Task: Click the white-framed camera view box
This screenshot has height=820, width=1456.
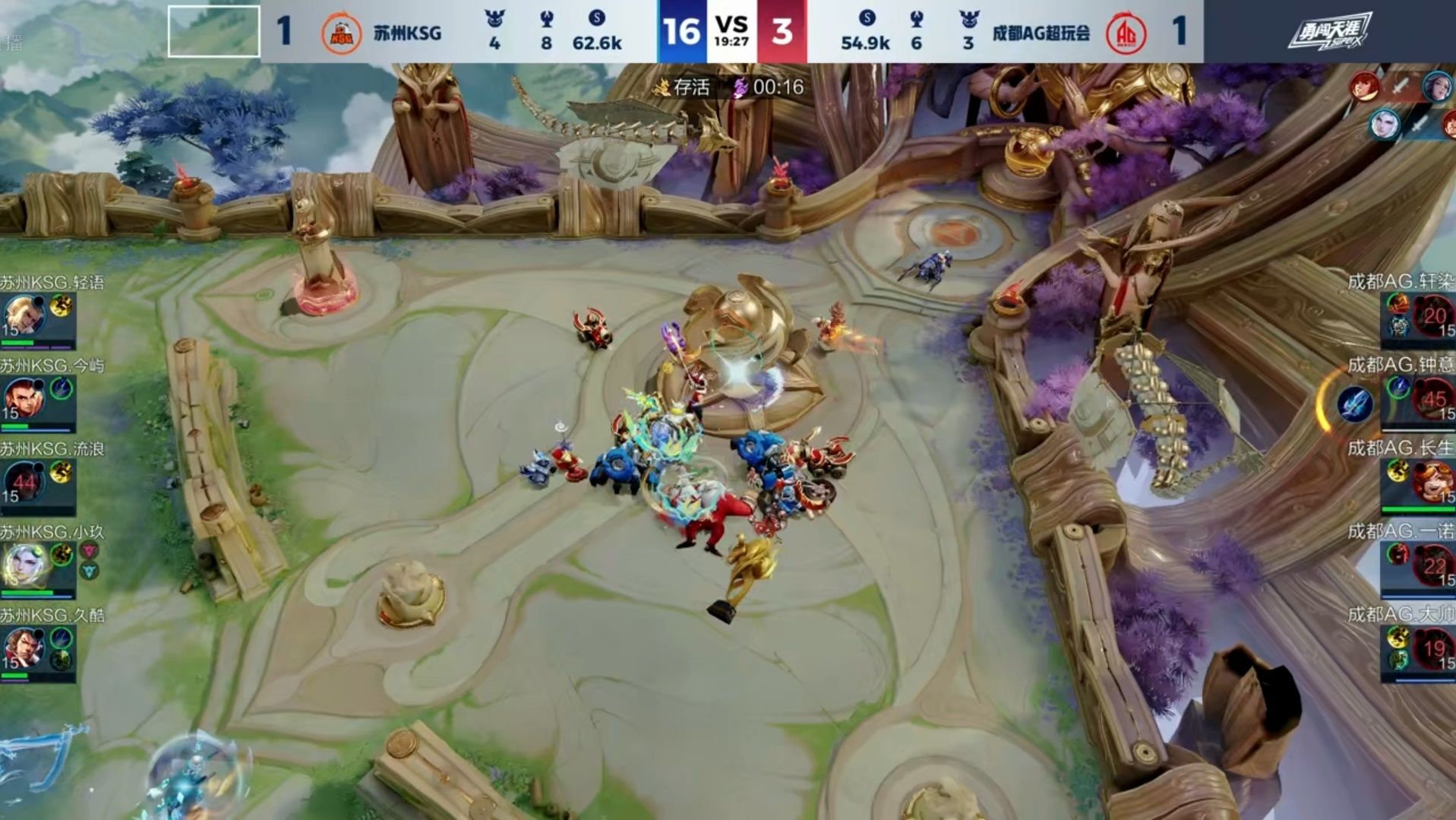Action: (213, 31)
